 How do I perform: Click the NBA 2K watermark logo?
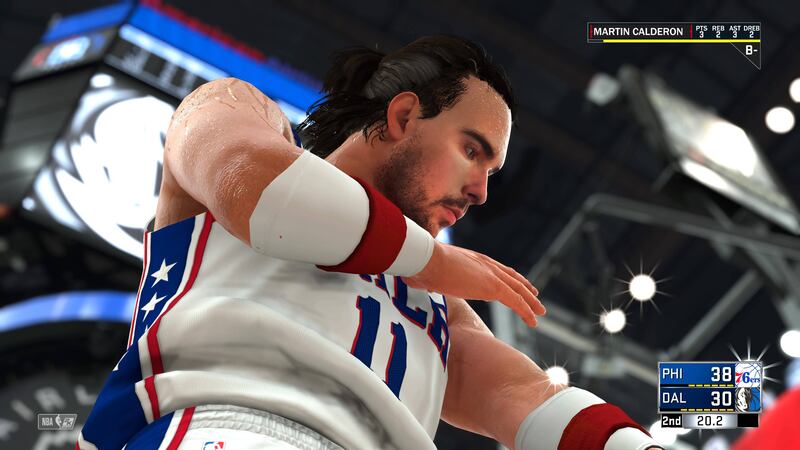point(57,421)
